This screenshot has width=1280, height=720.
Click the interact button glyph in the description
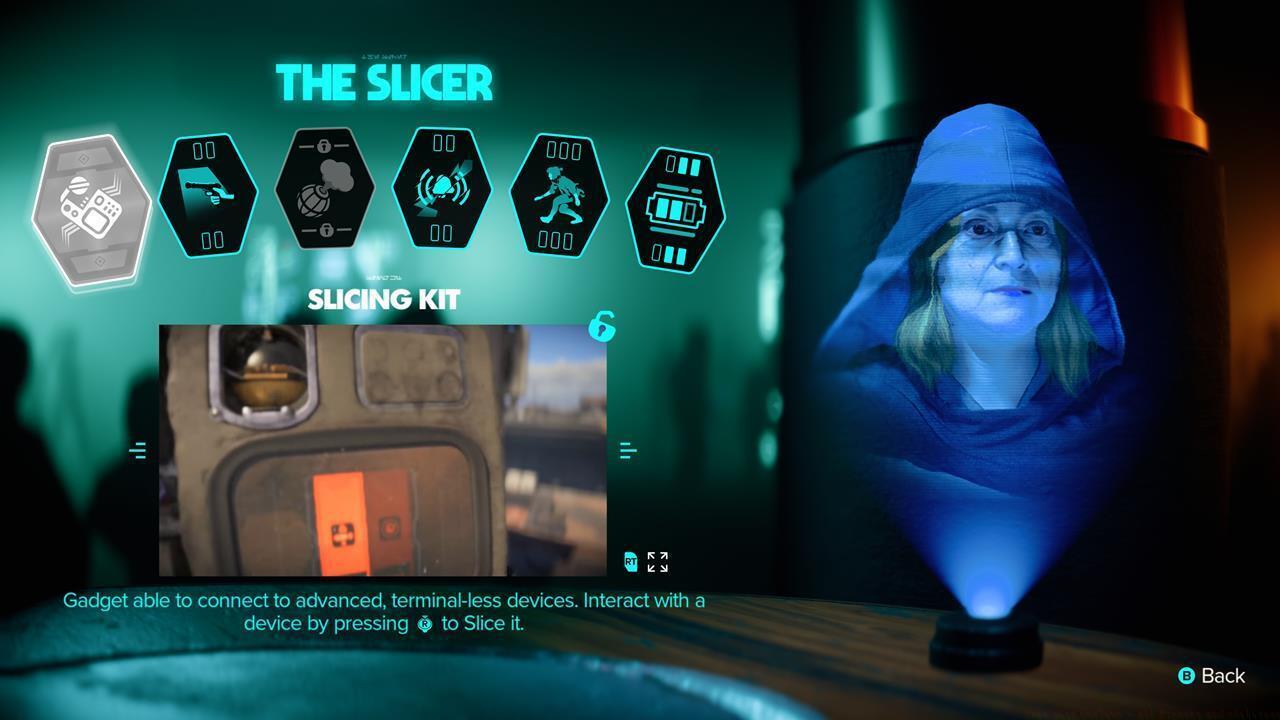pyautogui.click(x=424, y=623)
